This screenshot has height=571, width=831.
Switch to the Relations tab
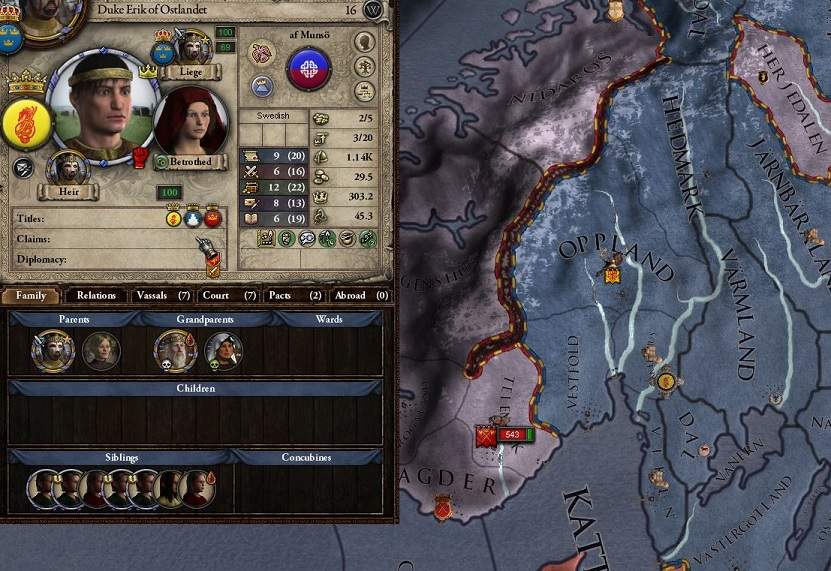(97, 295)
